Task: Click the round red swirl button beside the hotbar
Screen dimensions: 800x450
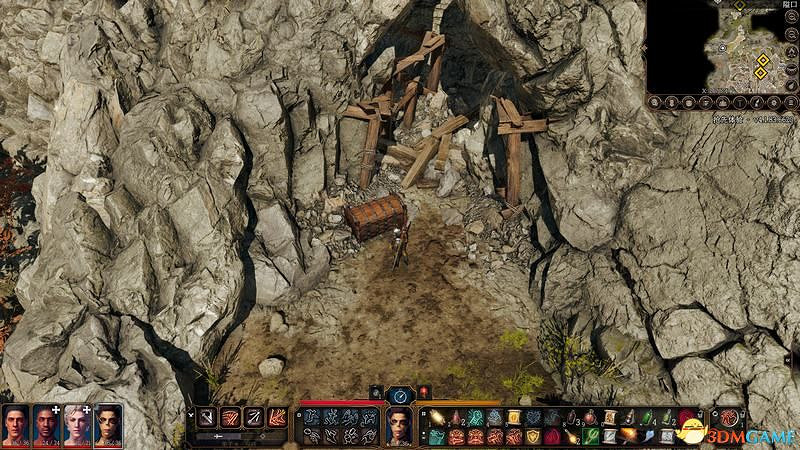Action: 730,418
